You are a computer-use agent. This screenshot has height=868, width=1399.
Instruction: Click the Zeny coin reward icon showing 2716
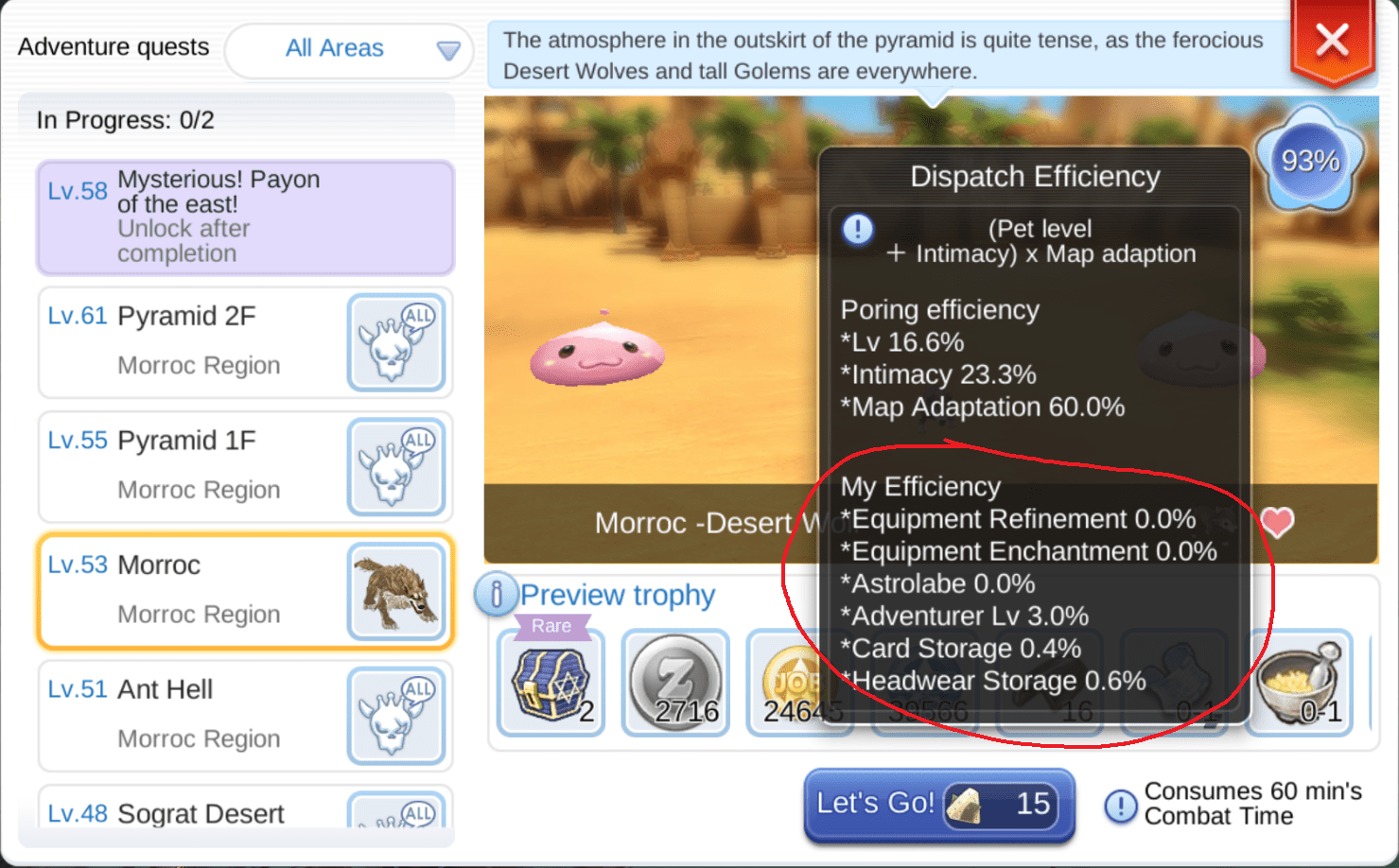[x=675, y=681]
